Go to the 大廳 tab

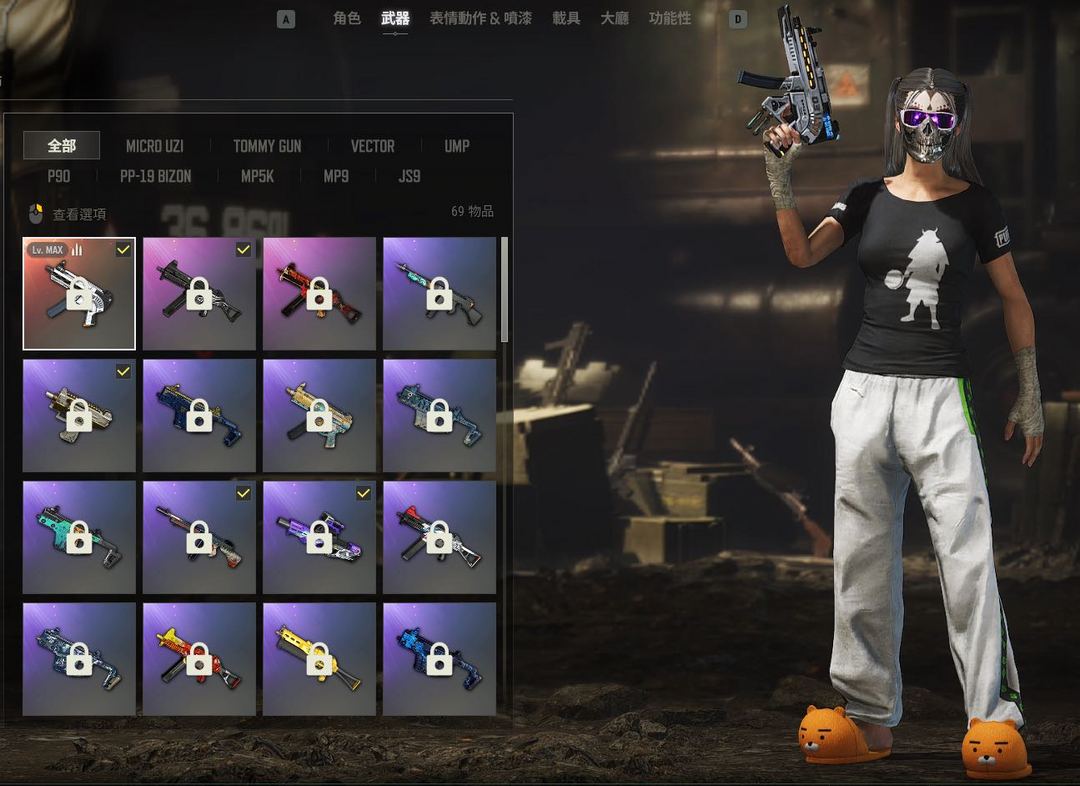[x=614, y=18]
